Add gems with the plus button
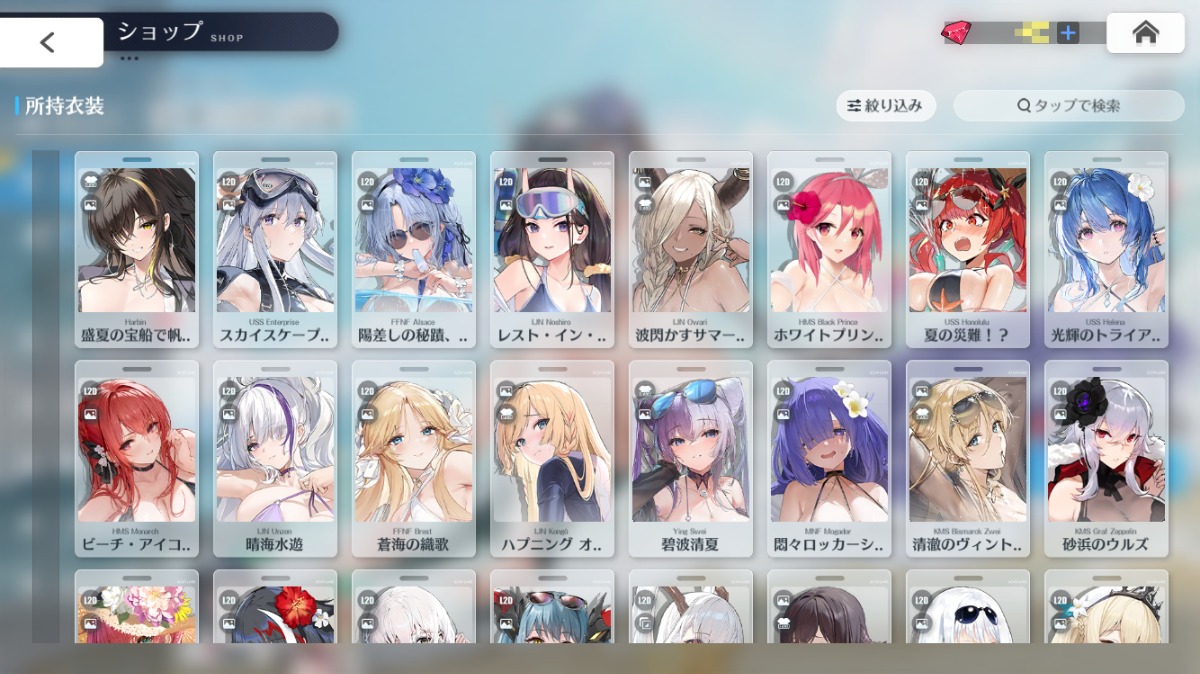 pyautogui.click(x=1068, y=33)
